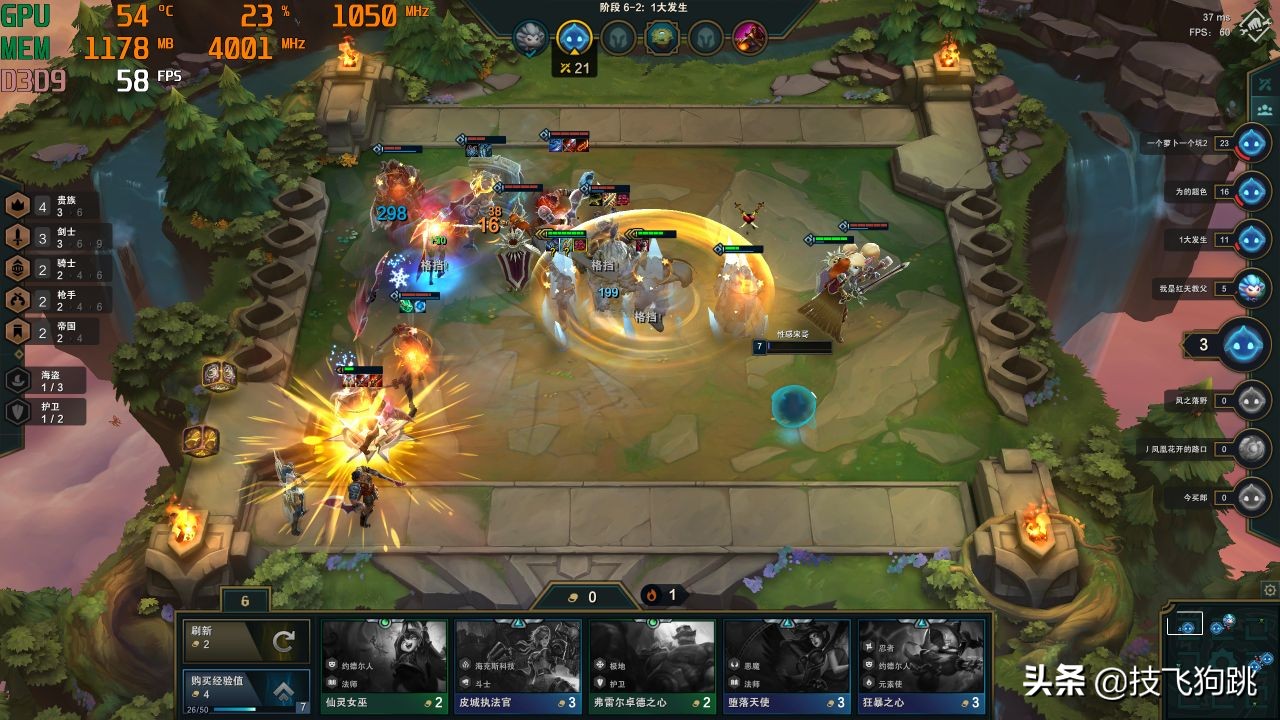Select the current round stage icon
The width and height of the screenshot is (1280, 720).
click(x=573, y=39)
